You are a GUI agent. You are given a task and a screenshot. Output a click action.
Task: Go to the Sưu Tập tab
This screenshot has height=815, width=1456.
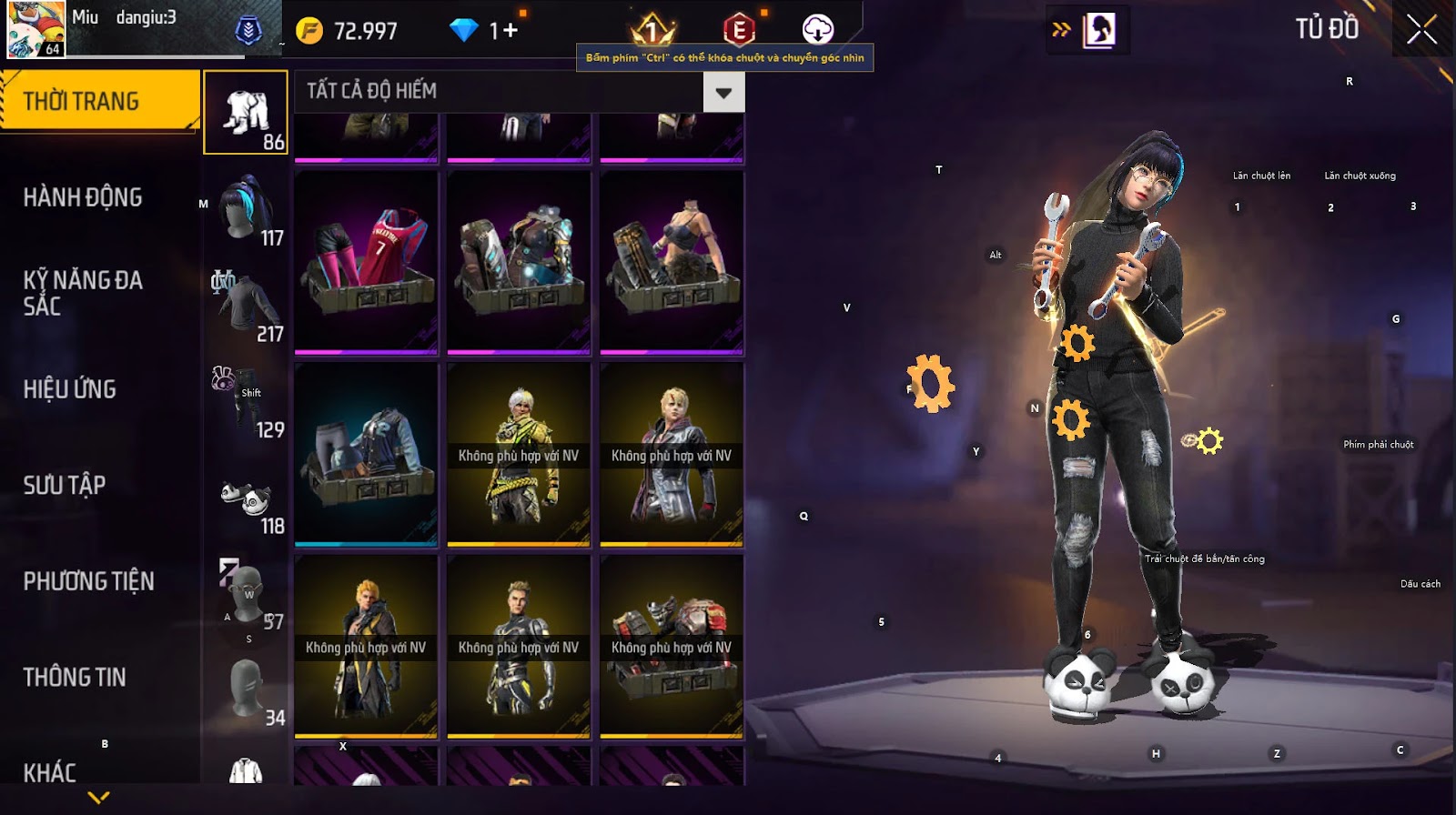pos(65,486)
